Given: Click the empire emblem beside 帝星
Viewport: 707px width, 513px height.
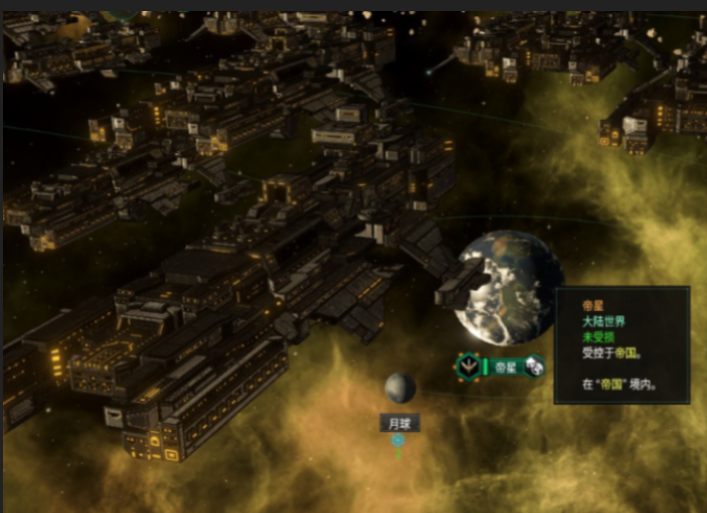Looking at the screenshot, I should pyautogui.click(x=468, y=367).
